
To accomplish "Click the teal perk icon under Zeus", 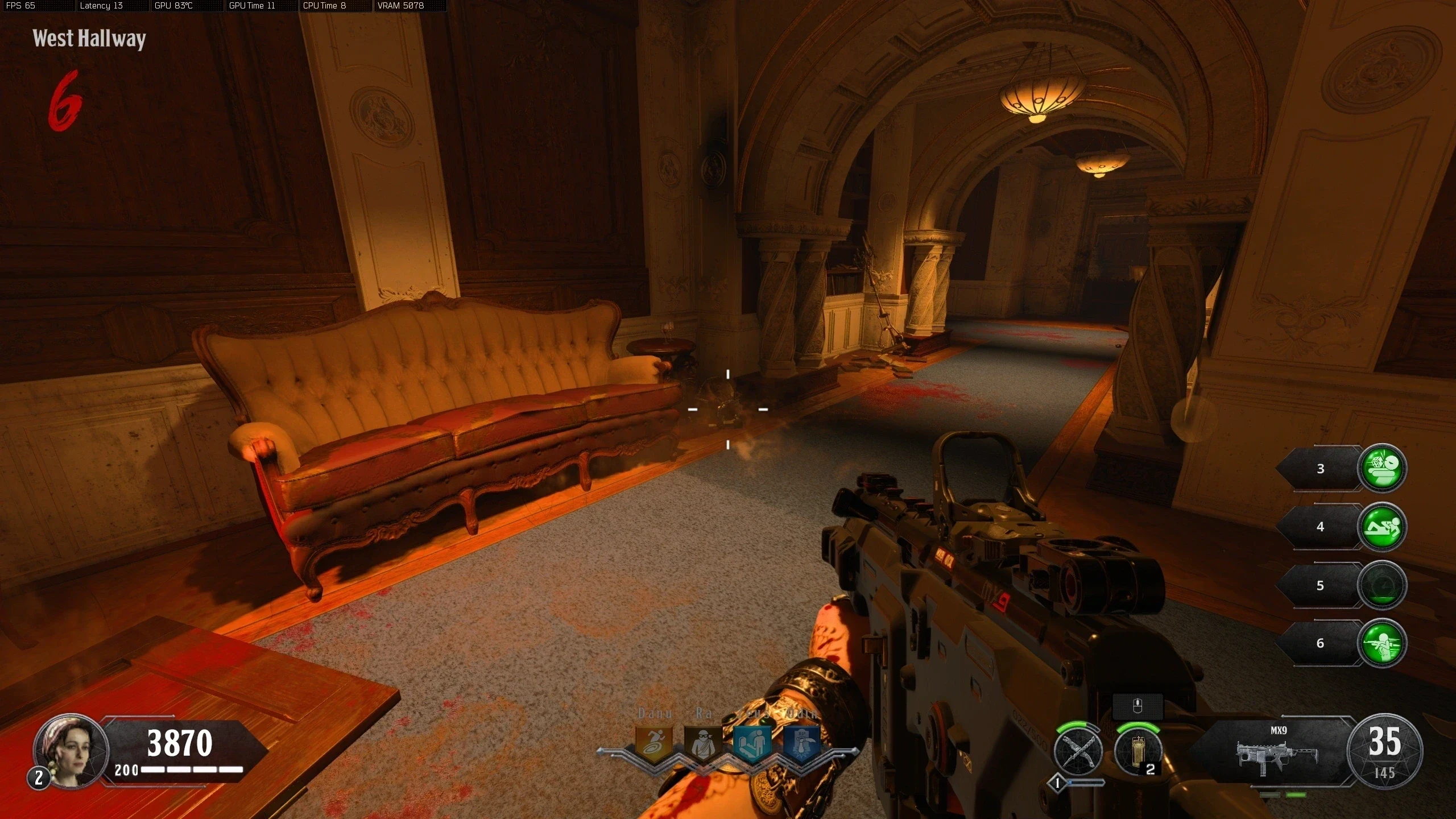I will click(x=752, y=744).
